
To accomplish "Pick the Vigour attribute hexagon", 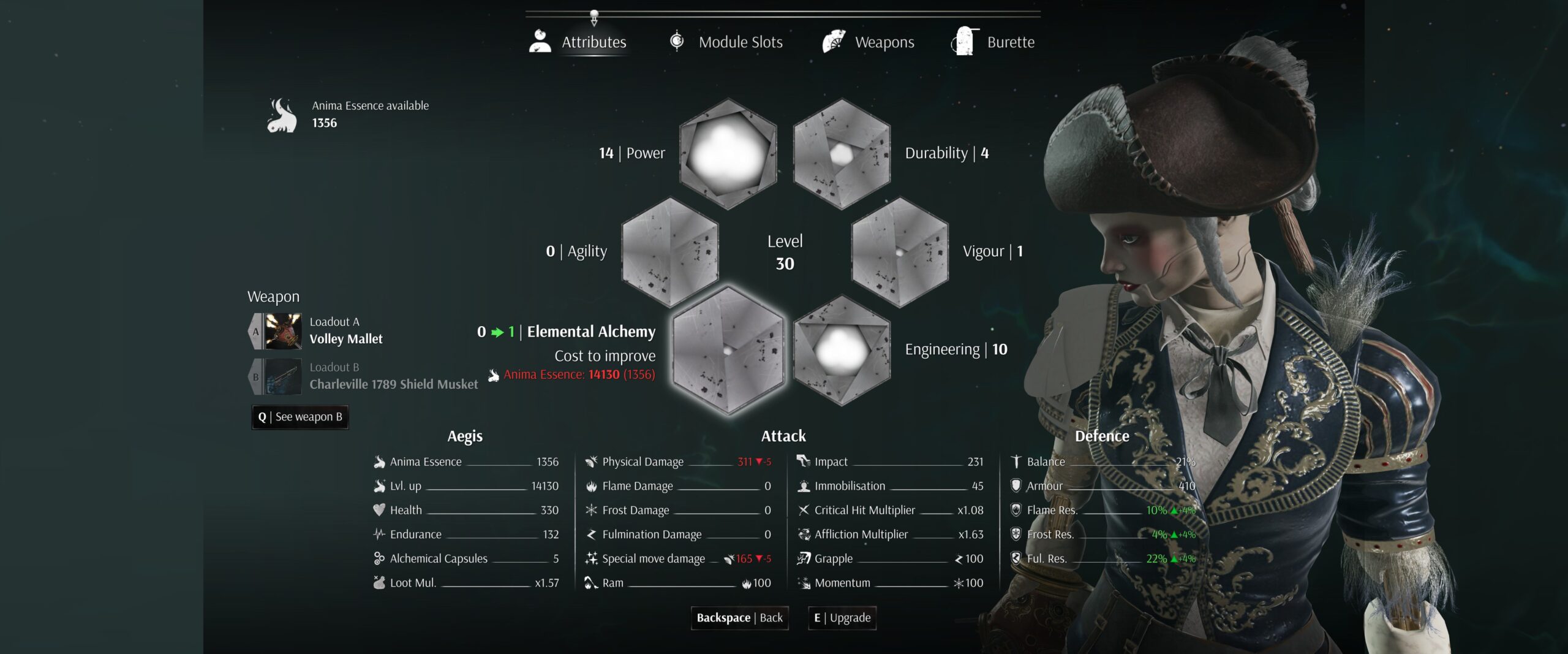I will [x=900, y=251].
